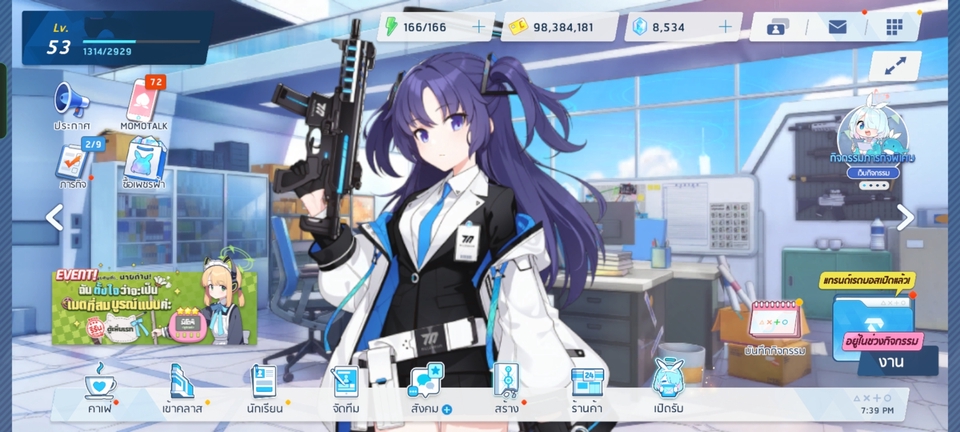Open the mailbox envelope icon
The height and width of the screenshot is (432, 960).
pyautogui.click(x=837, y=27)
